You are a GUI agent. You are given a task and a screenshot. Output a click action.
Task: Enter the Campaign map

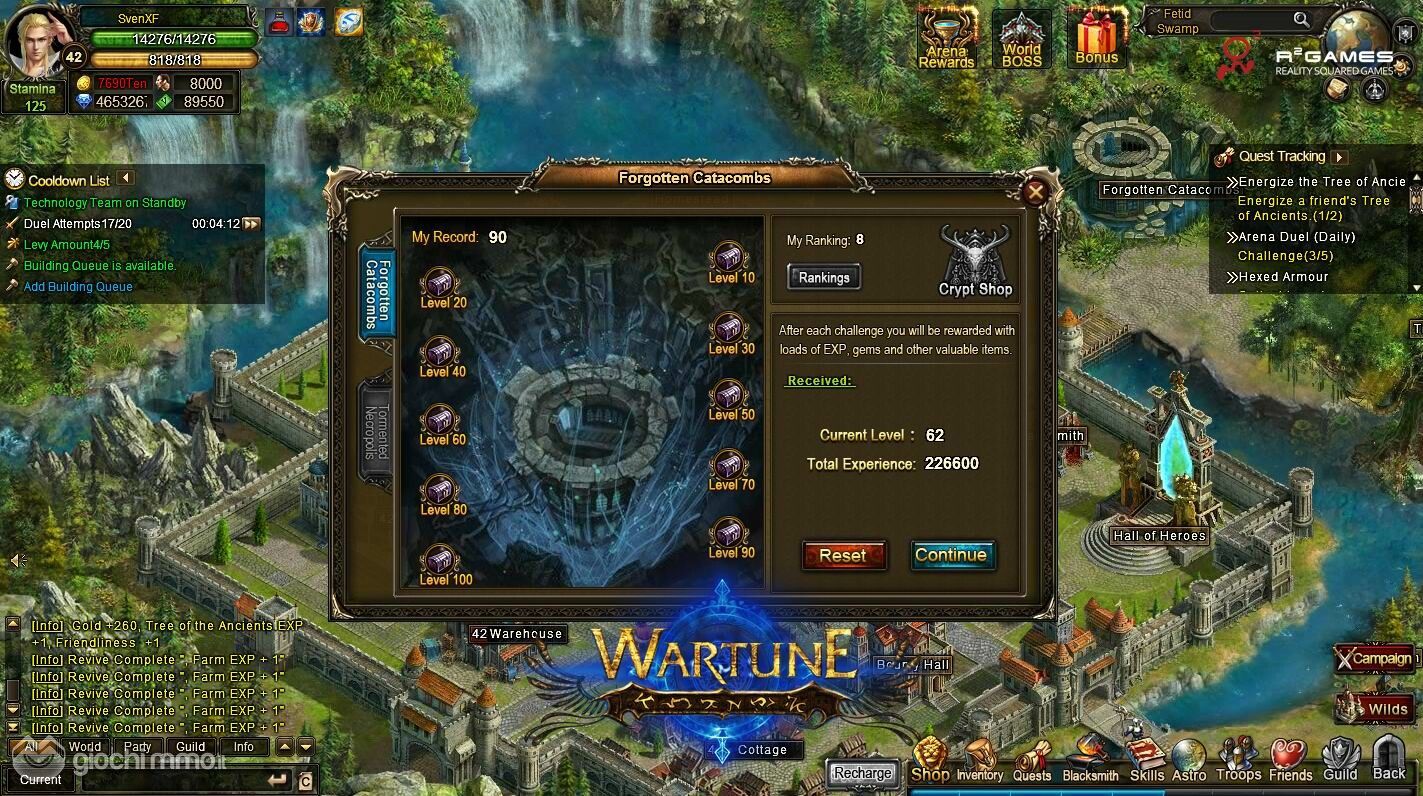point(1376,658)
